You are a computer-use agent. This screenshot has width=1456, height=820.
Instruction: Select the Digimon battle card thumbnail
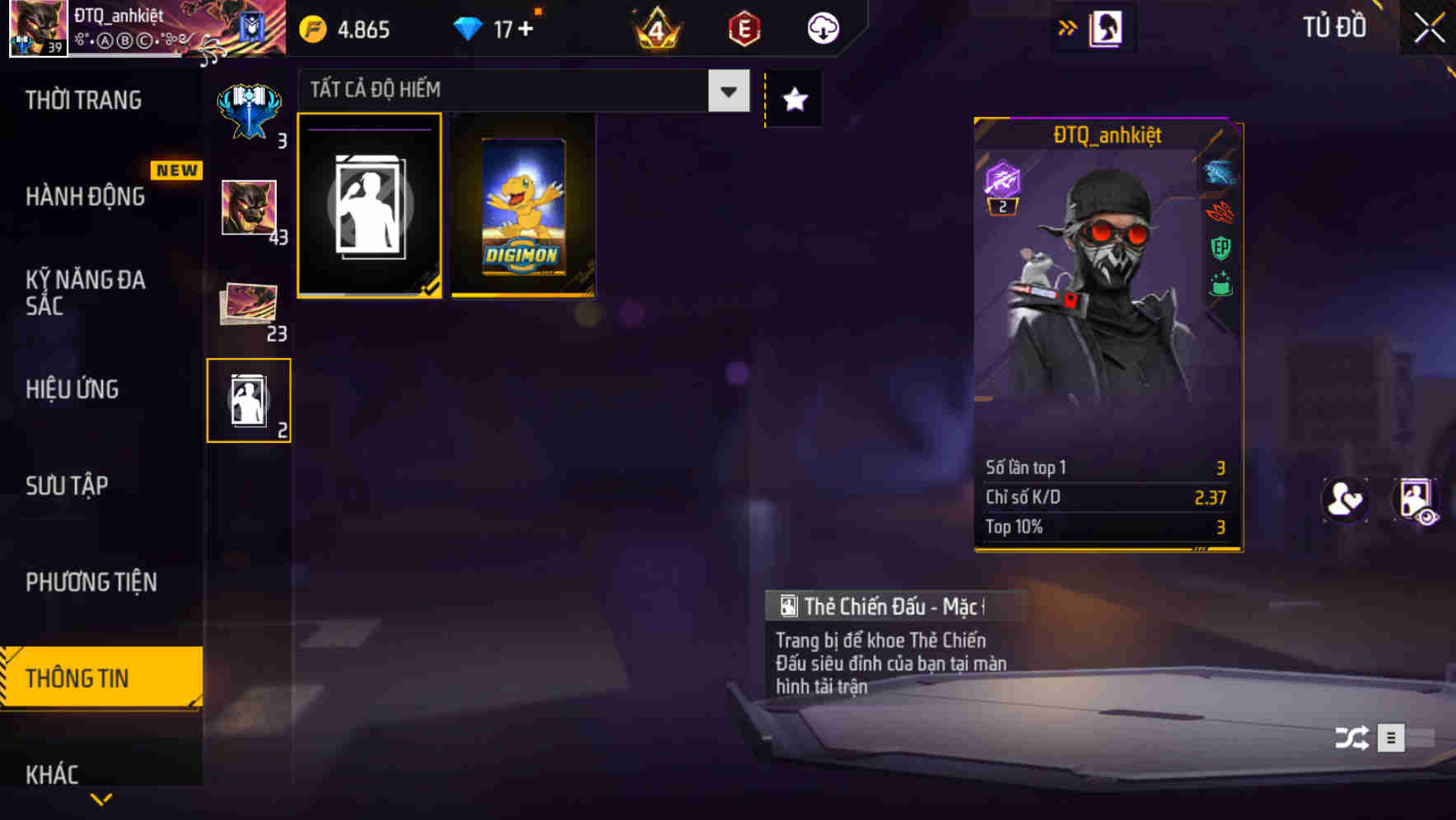pos(523,206)
